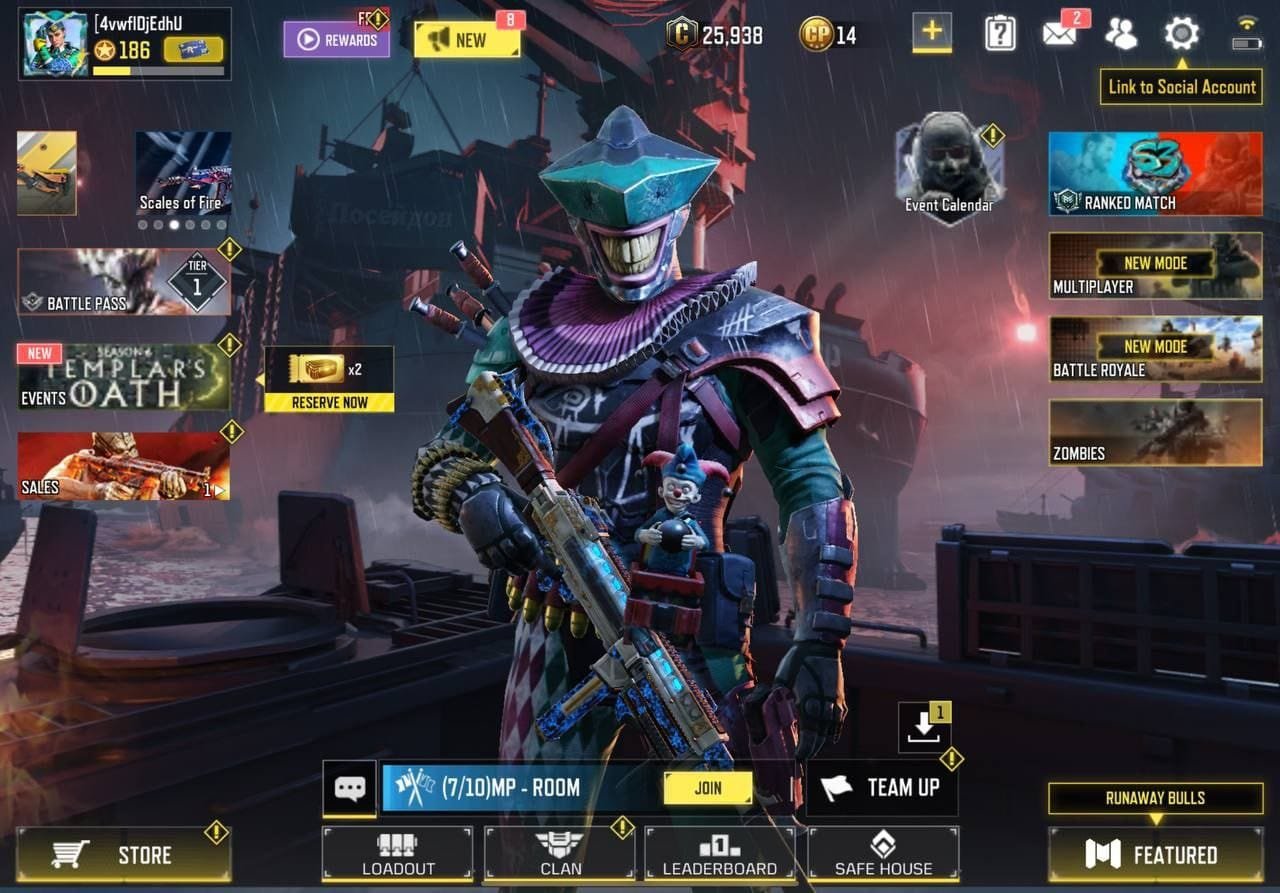Click the yellow plus button to add currency
The height and width of the screenshot is (893, 1280).
(x=931, y=32)
